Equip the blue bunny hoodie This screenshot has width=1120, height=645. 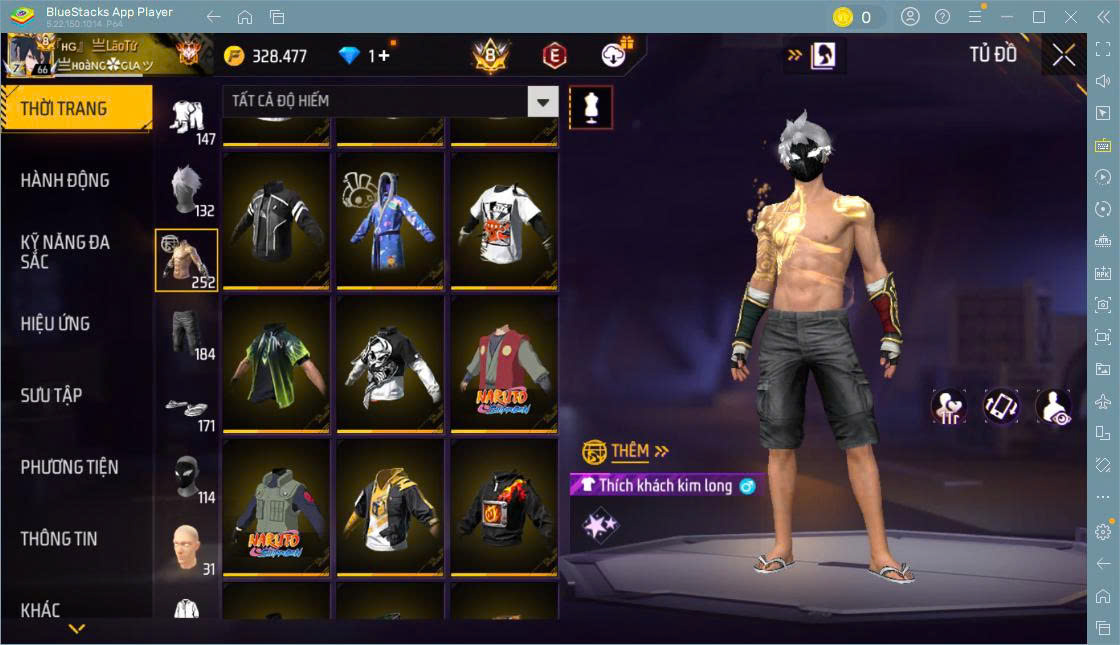pyautogui.click(x=390, y=220)
